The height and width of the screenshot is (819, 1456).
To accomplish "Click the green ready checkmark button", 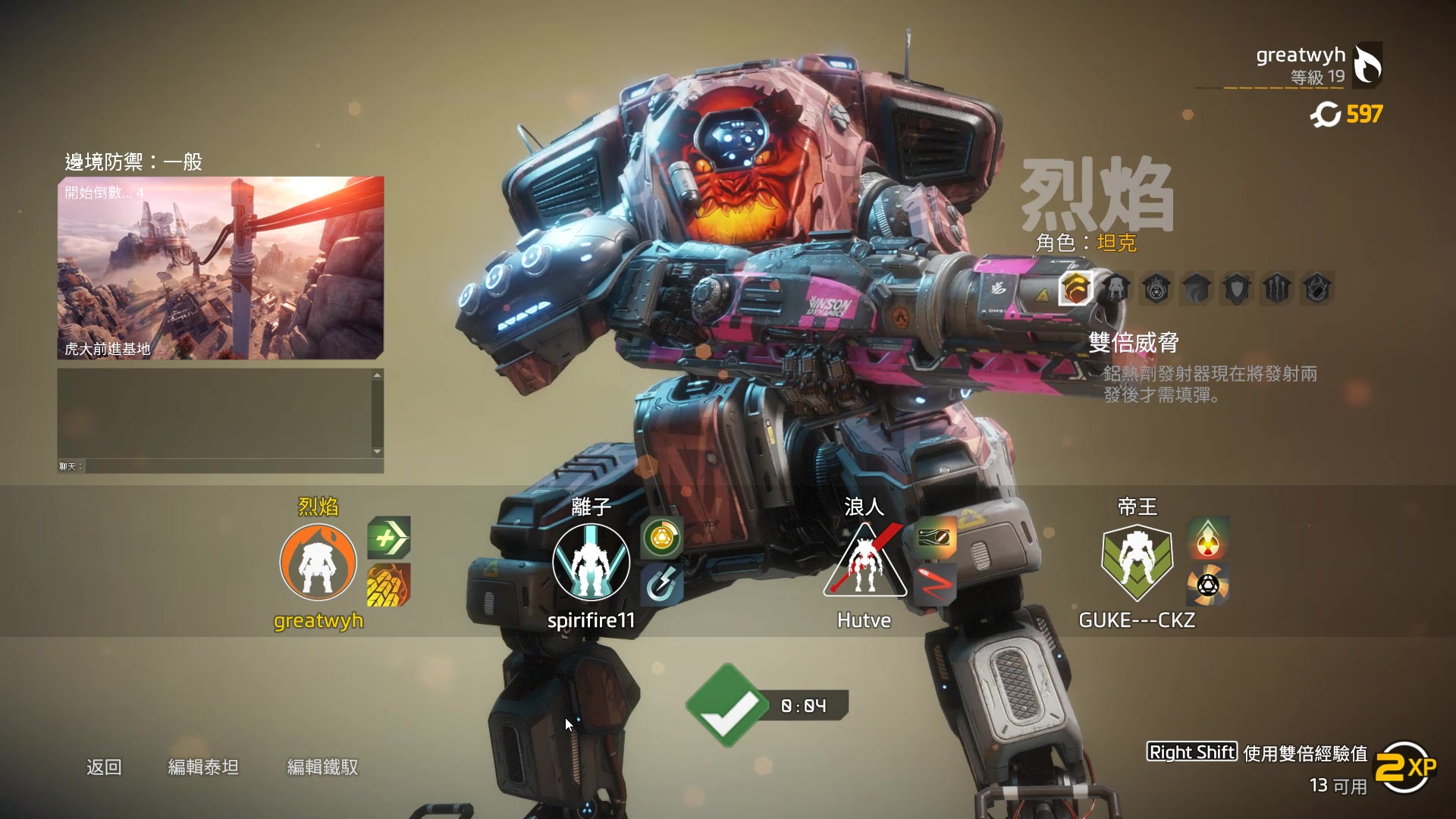I will coord(726,706).
